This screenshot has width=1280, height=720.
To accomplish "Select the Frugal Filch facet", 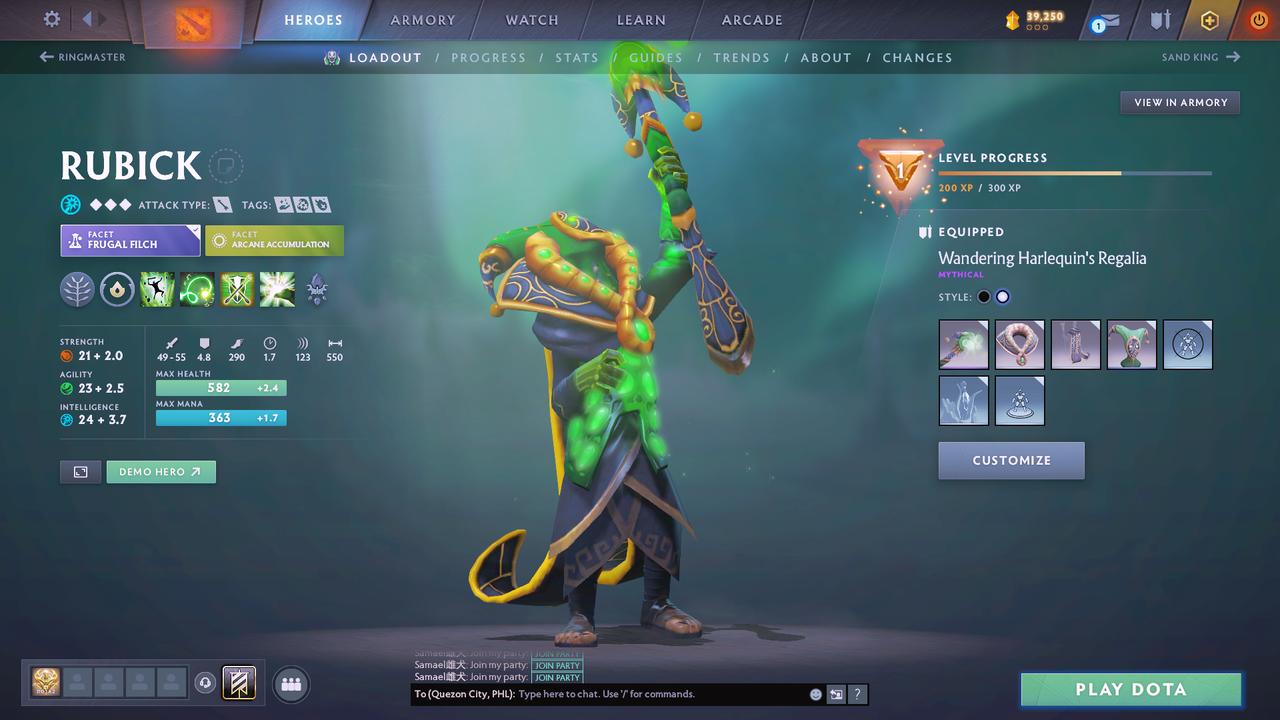I will [x=130, y=240].
